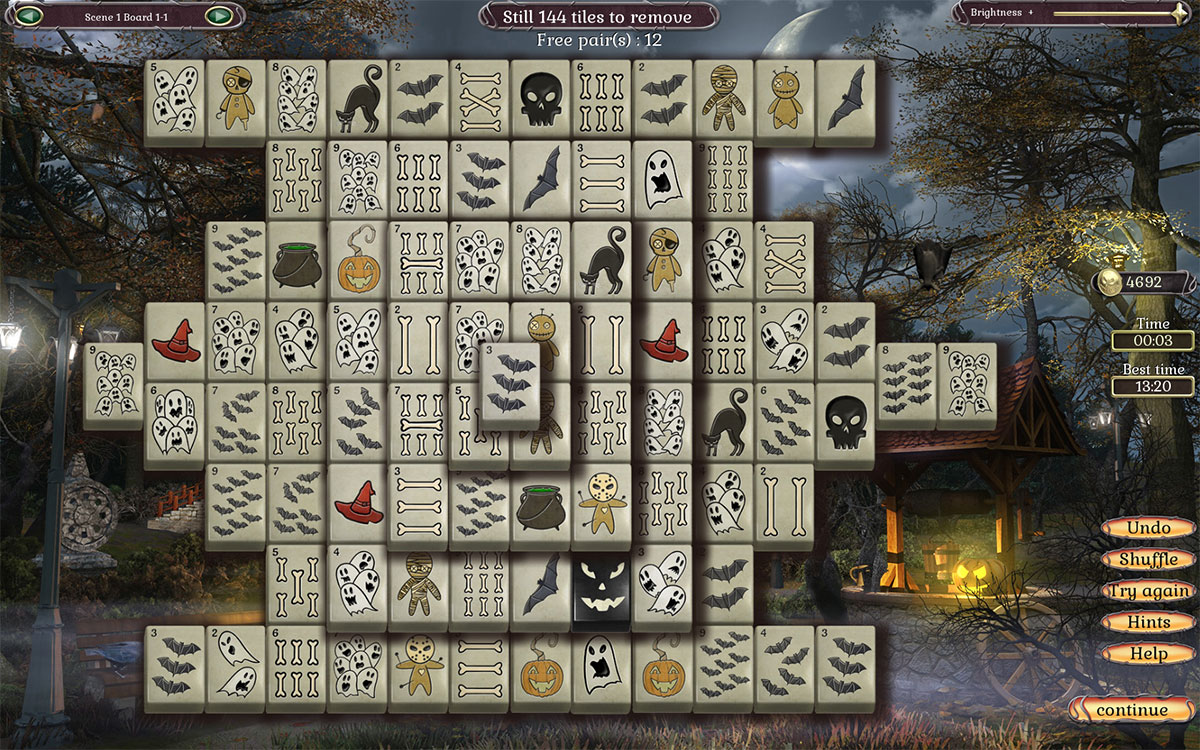The image size is (1200, 750).
Task: Select the black glowing jack-o-lantern face tile
Action: pos(602,590)
